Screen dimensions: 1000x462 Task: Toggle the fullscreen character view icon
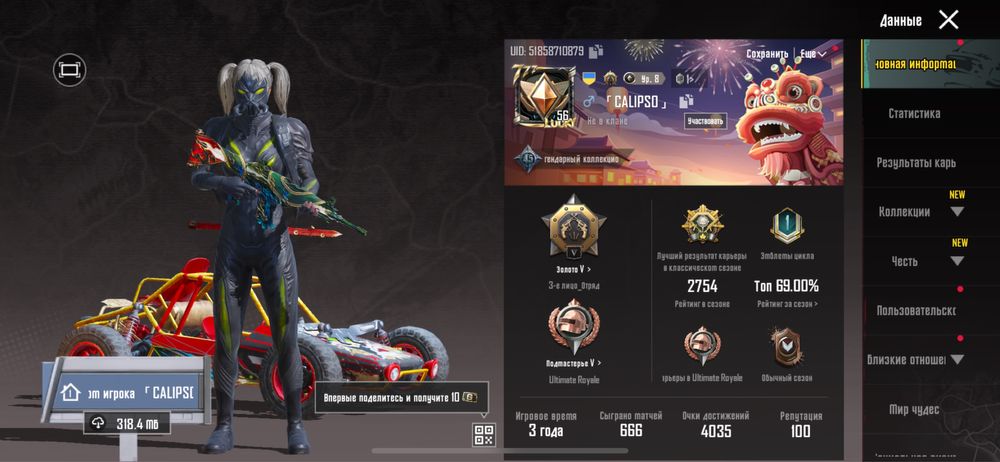[69, 70]
